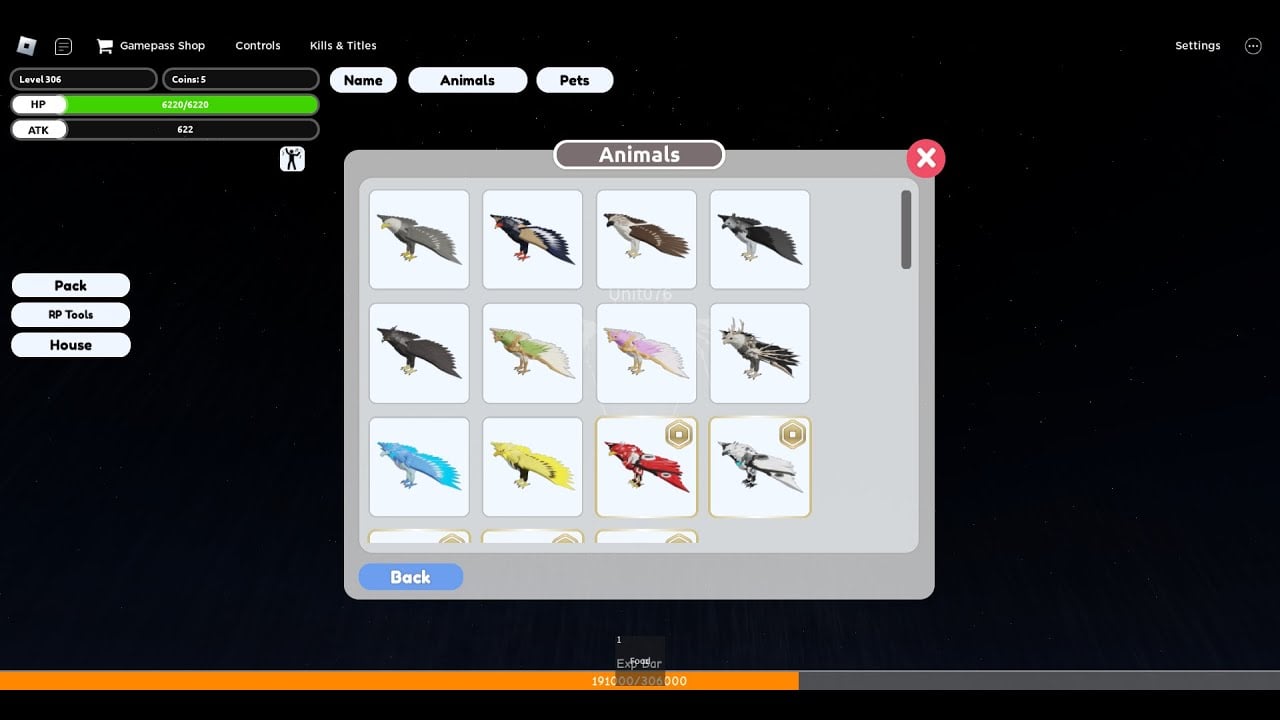Open the leaderboard list icon
The height and width of the screenshot is (720, 1280).
point(63,45)
